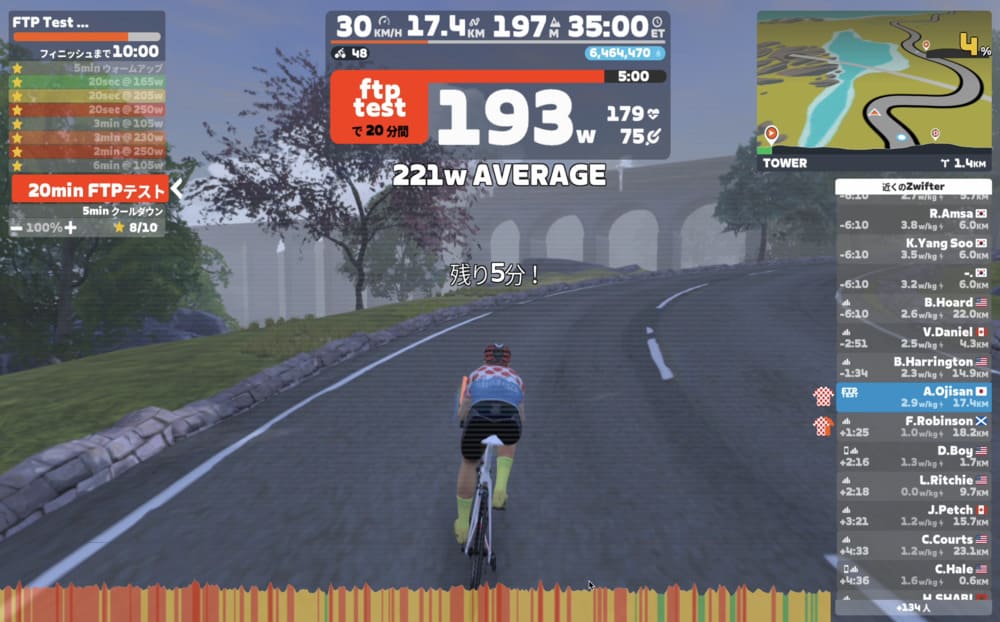Screen dimensions: 1000x622
Task: Select rider D.Boy from the list
Action: click(x=912, y=456)
